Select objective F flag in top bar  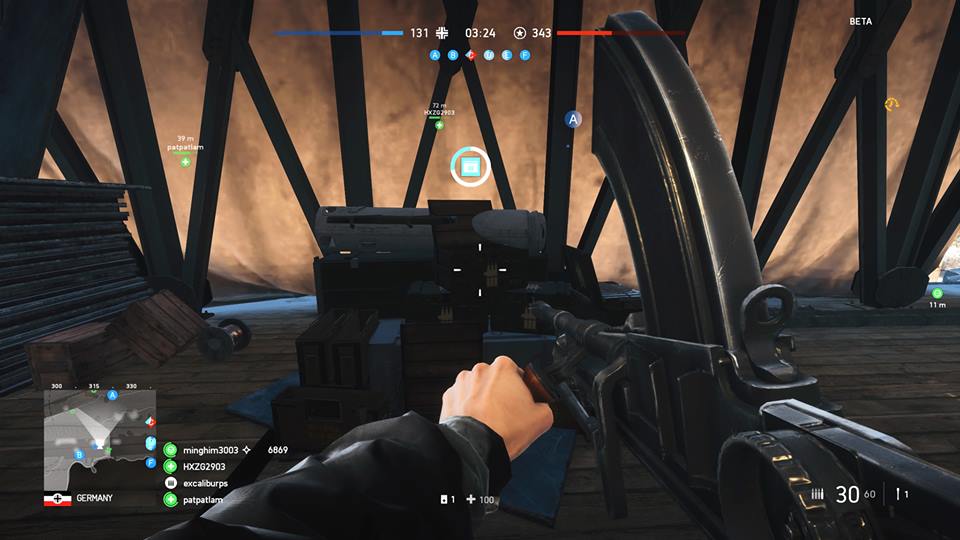(x=524, y=55)
